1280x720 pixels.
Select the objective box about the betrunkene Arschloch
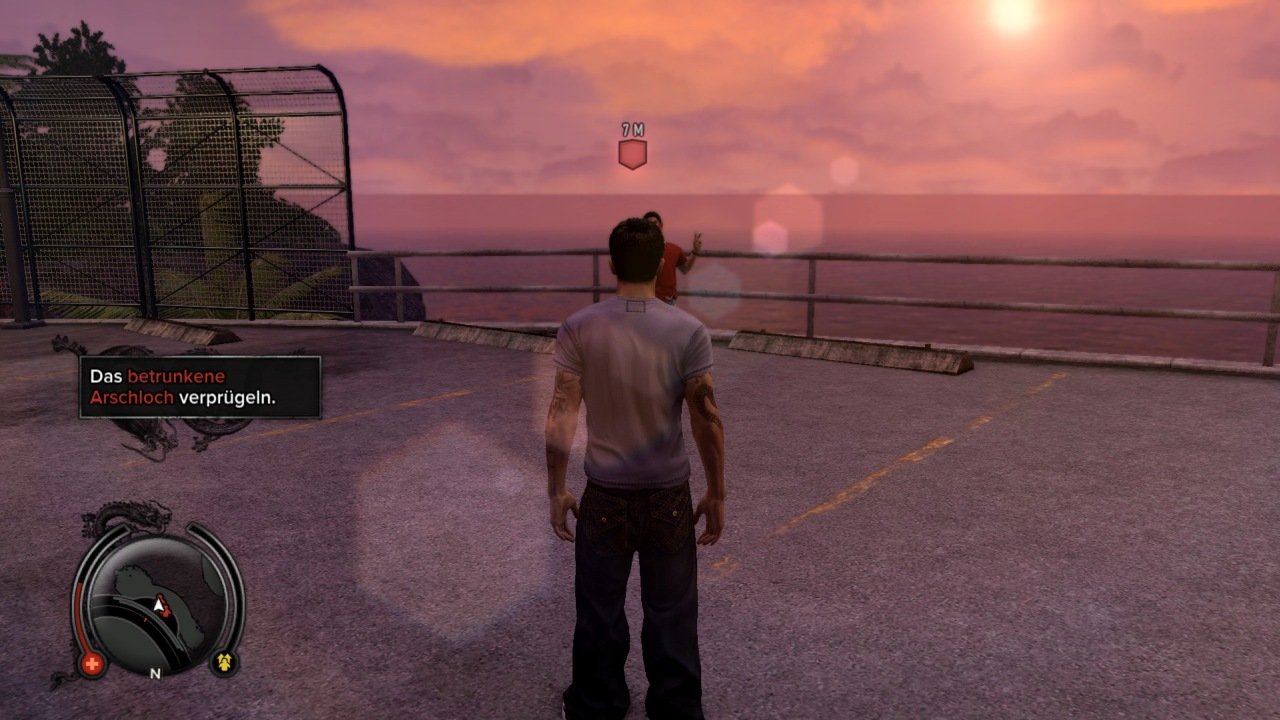point(200,387)
